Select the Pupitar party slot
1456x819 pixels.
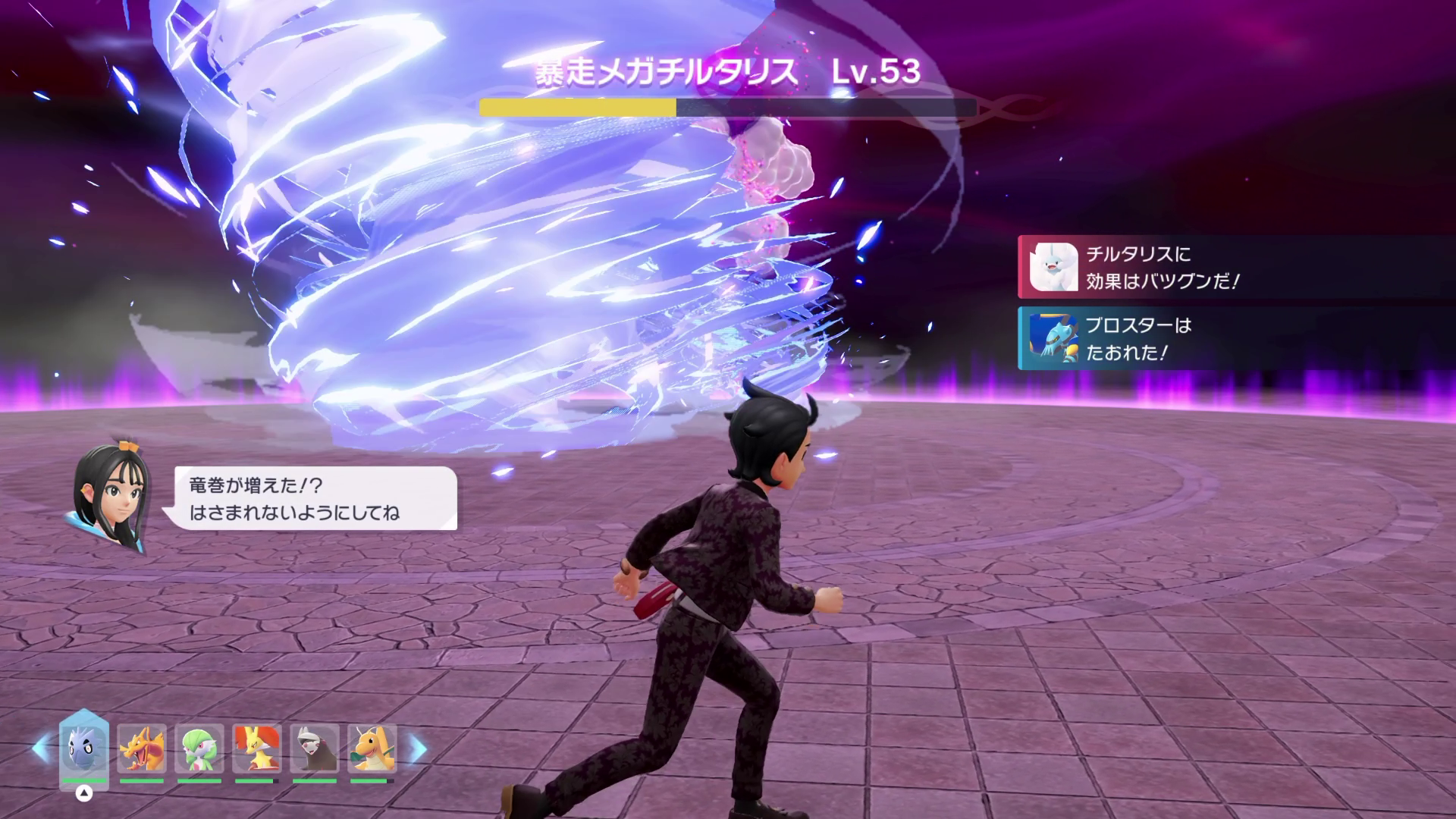pos(83,748)
